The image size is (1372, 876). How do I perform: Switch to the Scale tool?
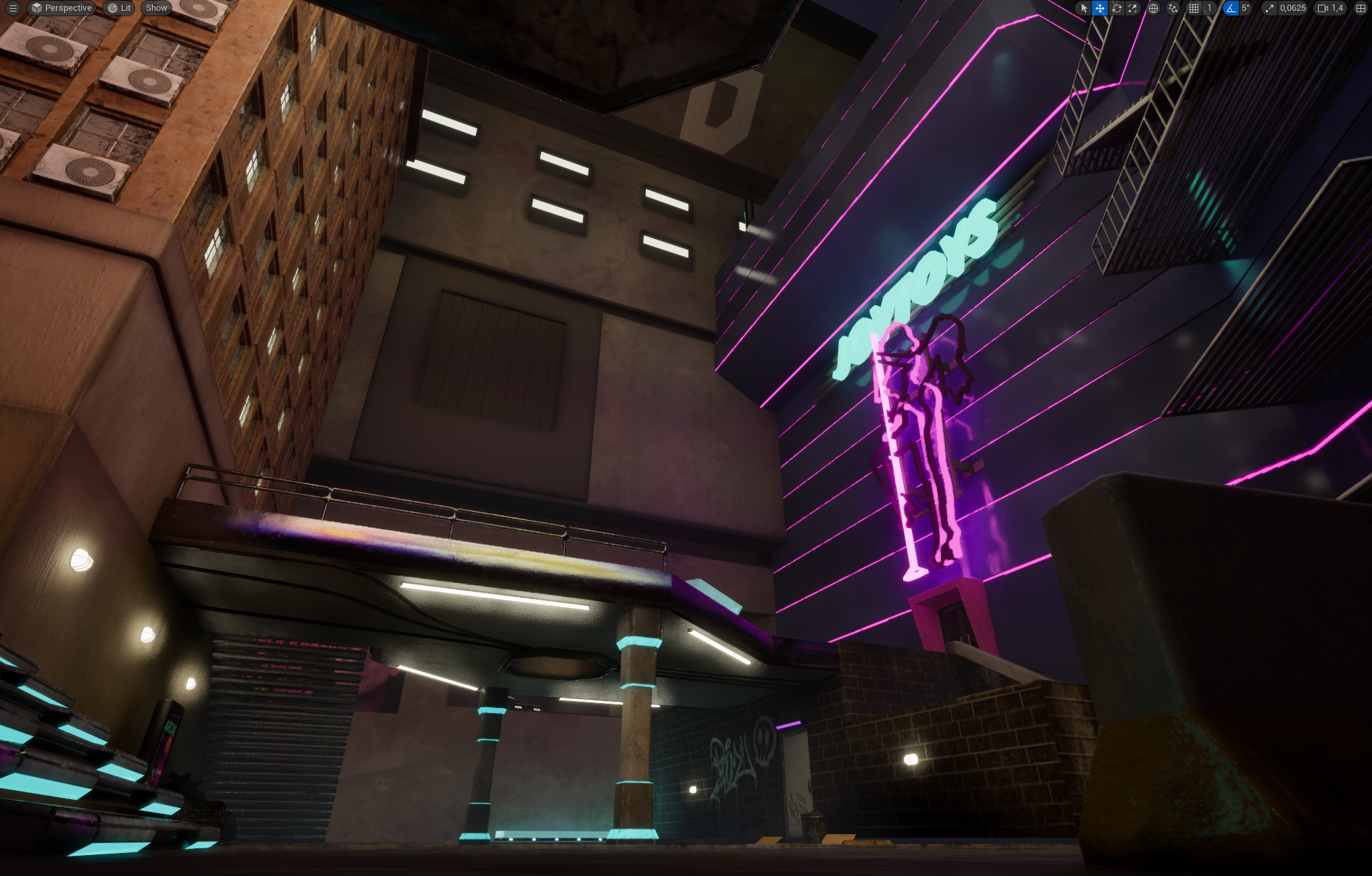click(1134, 8)
